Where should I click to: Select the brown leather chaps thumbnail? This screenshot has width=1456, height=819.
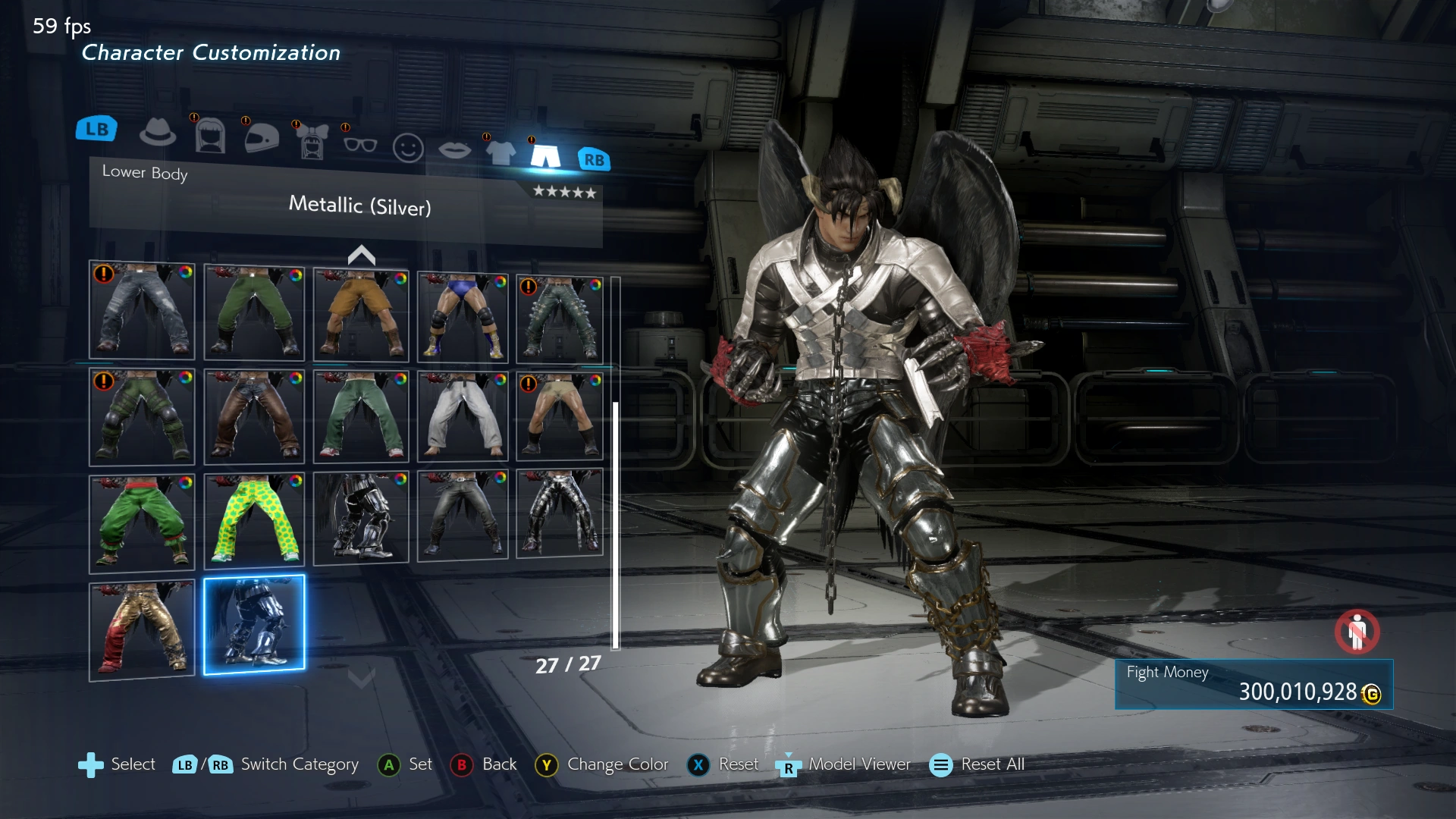254,416
